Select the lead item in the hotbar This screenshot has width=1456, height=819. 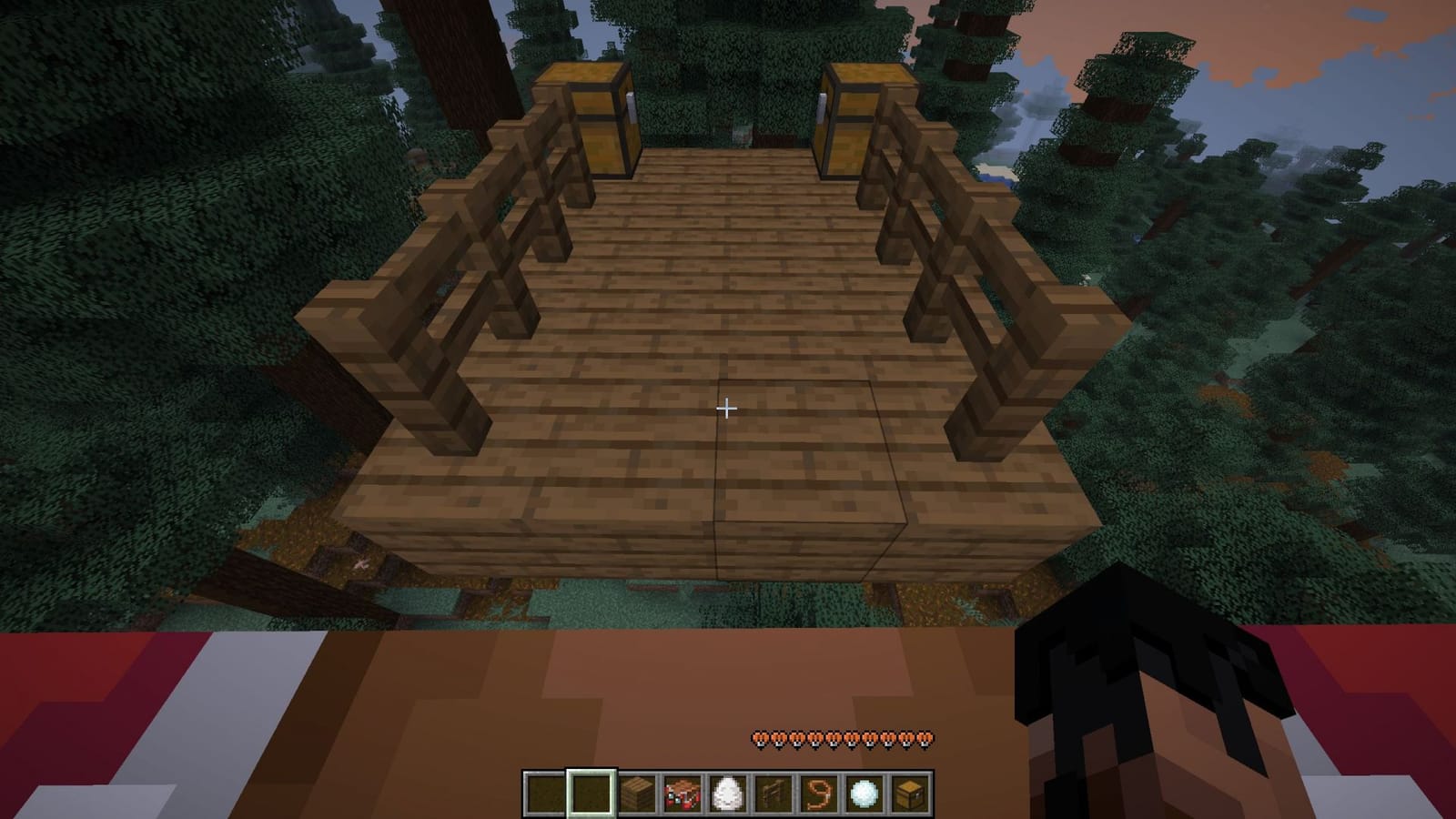818,792
